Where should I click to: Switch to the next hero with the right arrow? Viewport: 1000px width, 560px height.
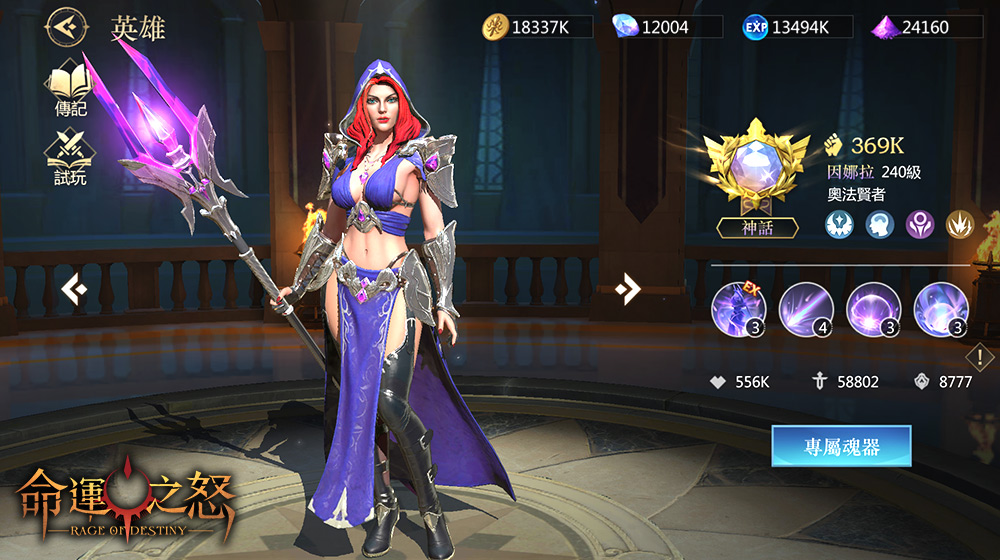tap(628, 290)
